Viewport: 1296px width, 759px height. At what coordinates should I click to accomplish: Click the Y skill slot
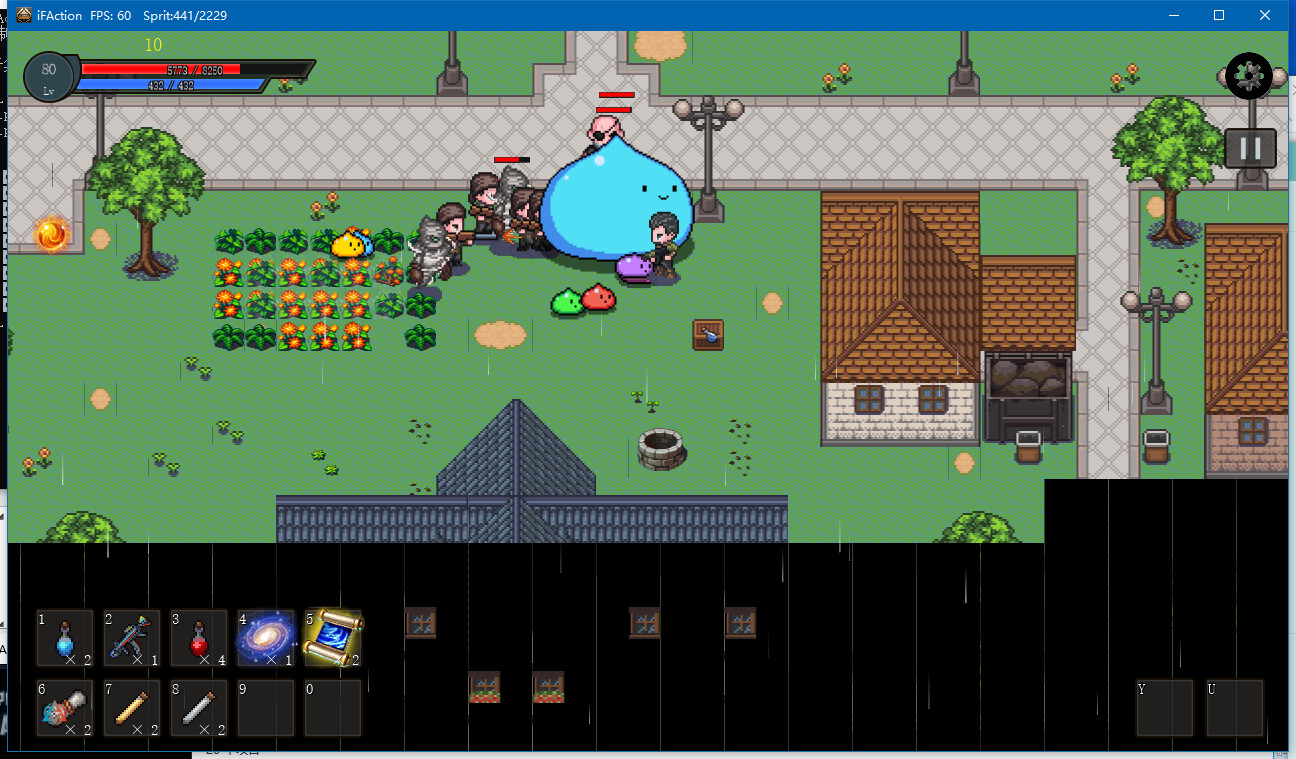point(1164,707)
